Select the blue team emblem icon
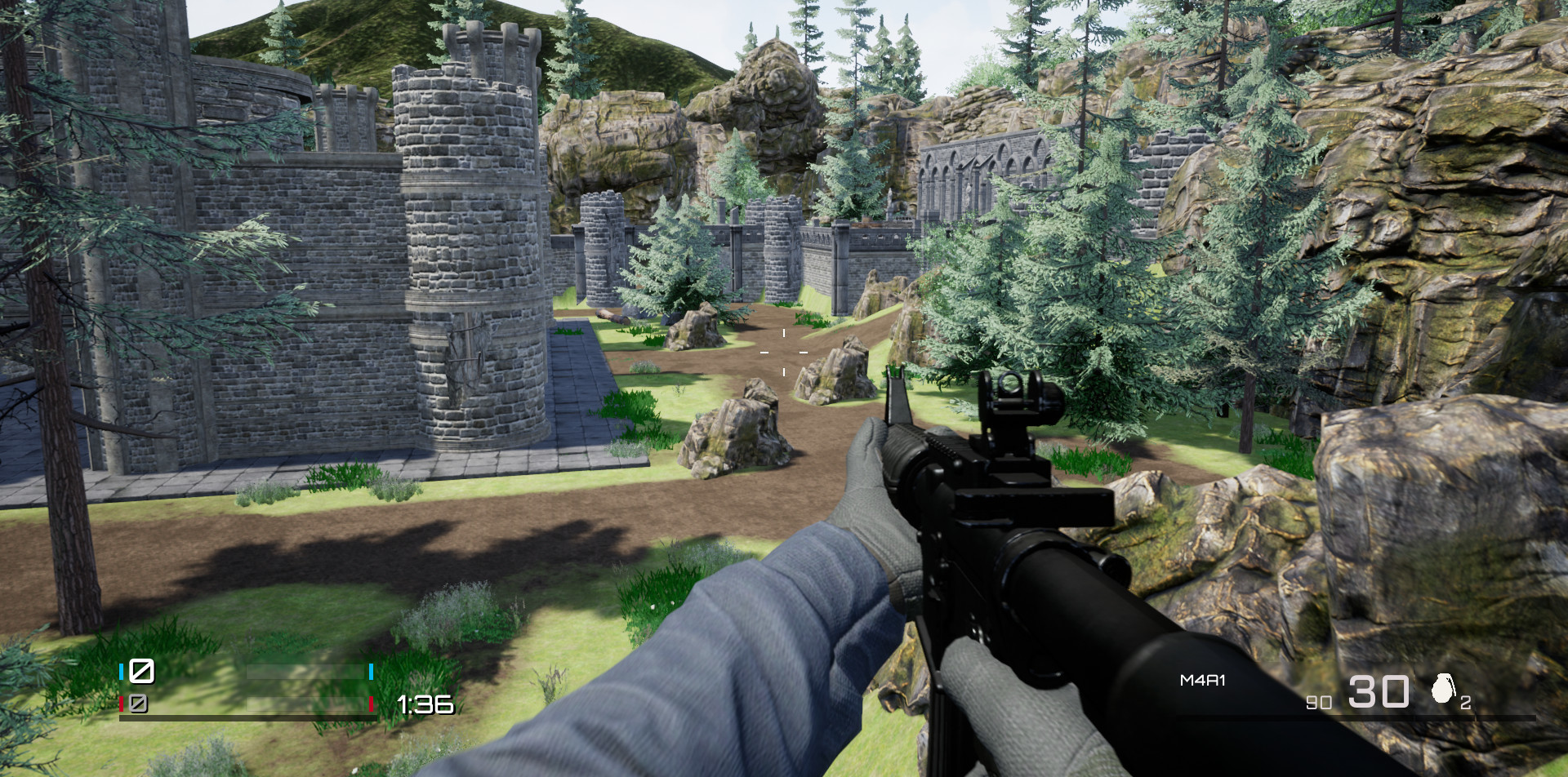Image resolution: width=1568 pixels, height=777 pixels. [x=141, y=673]
